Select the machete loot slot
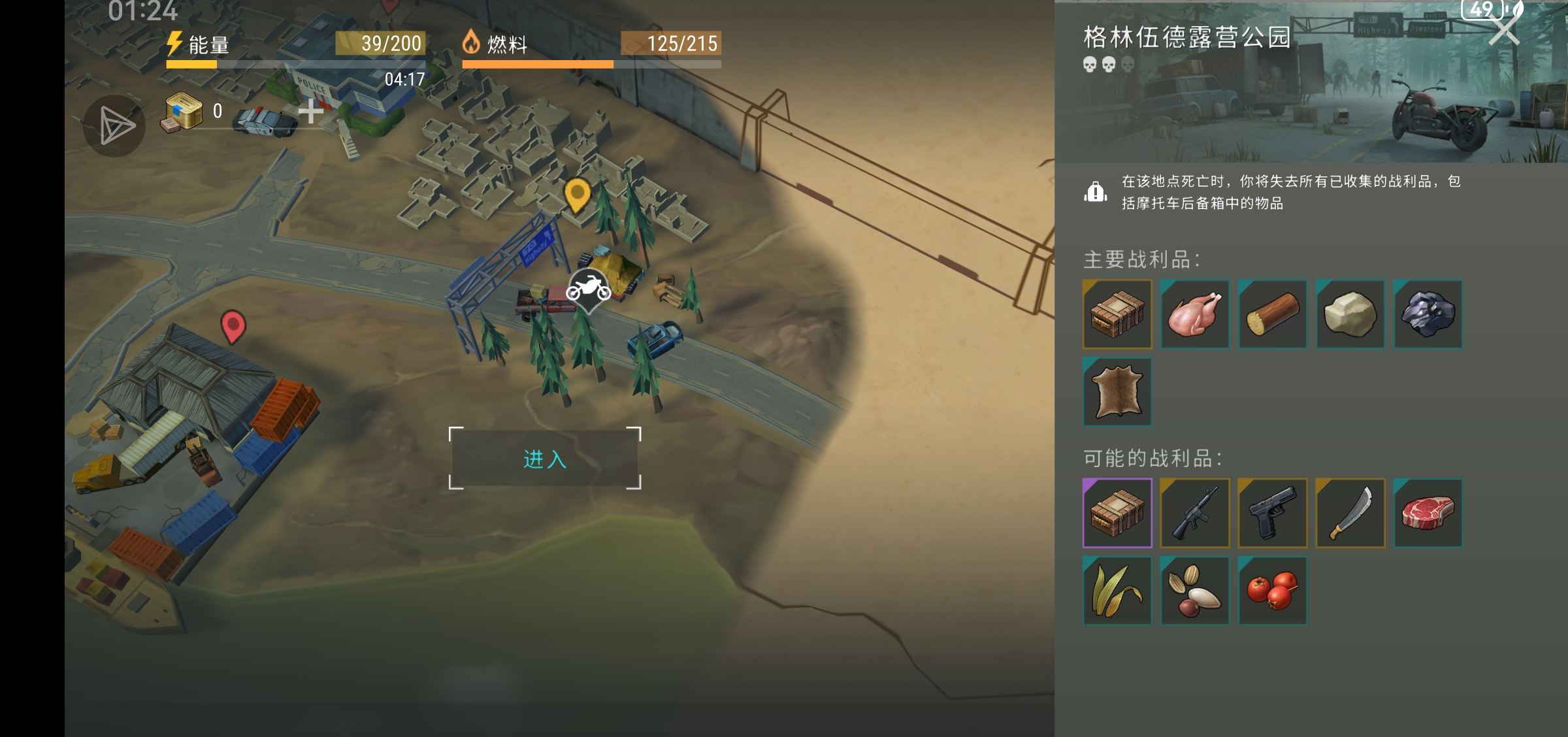1568x737 pixels. pyautogui.click(x=1350, y=513)
